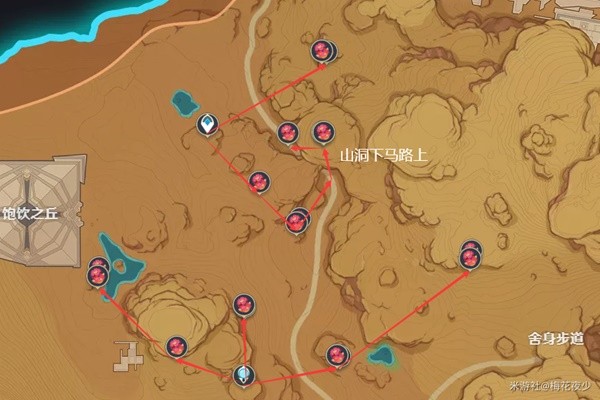Viewport: 600px width, 400px height.
Task: Choose the red marker just left of the small southern pond
Action: coord(338,353)
